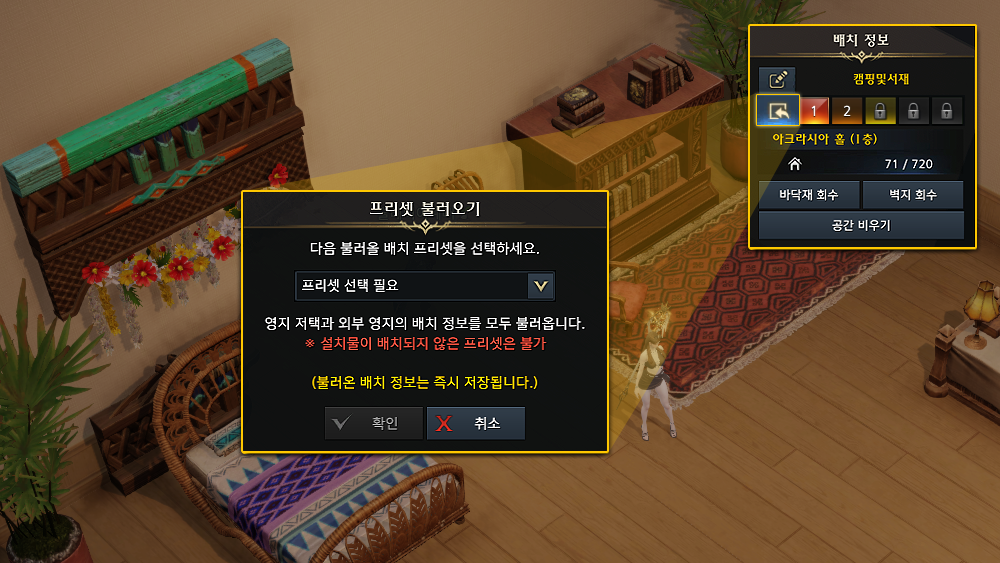Empty the space with 공간 비우기
The height and width of the screenshot is (563, 1000).
[x=860, y=225]
